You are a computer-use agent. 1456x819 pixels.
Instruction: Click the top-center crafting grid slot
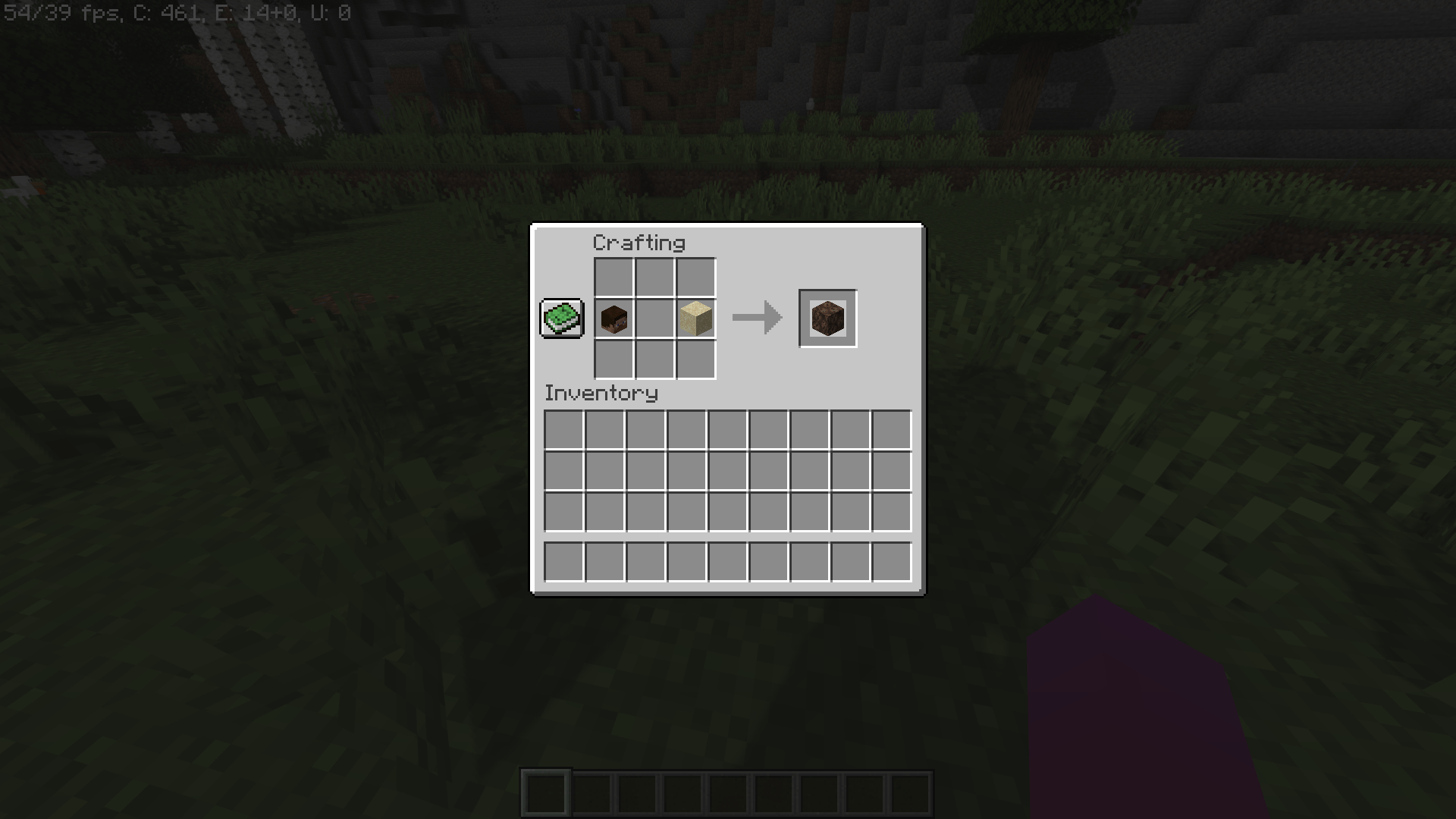click(x=654, y=278)
